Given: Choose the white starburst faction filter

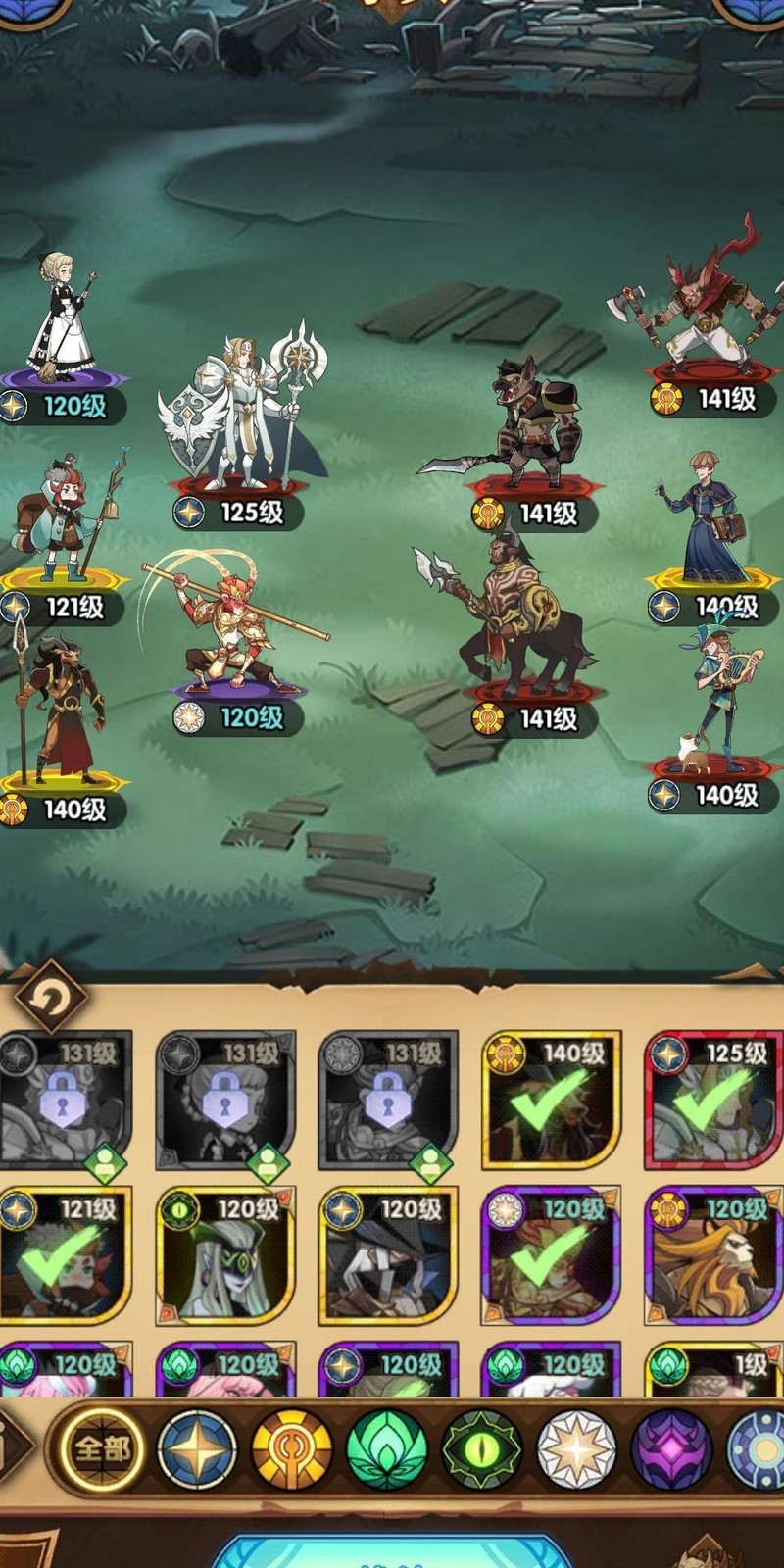Looking at the screenshot, I should click(x=577, y=1449).
